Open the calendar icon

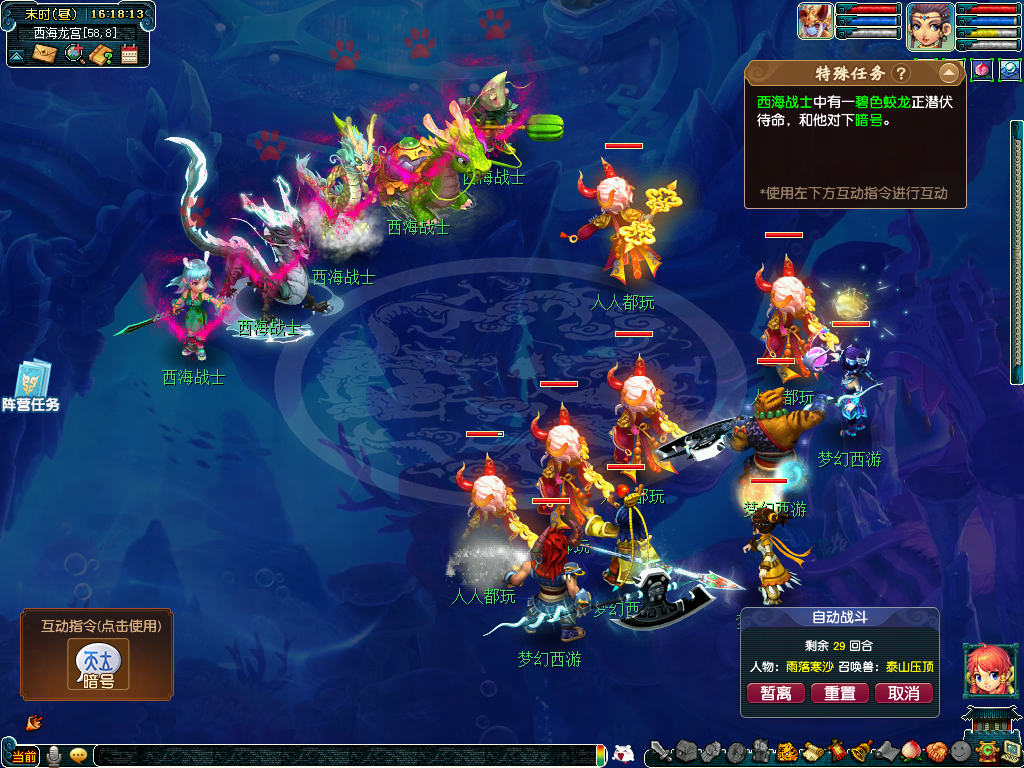(x=129, y=54)
